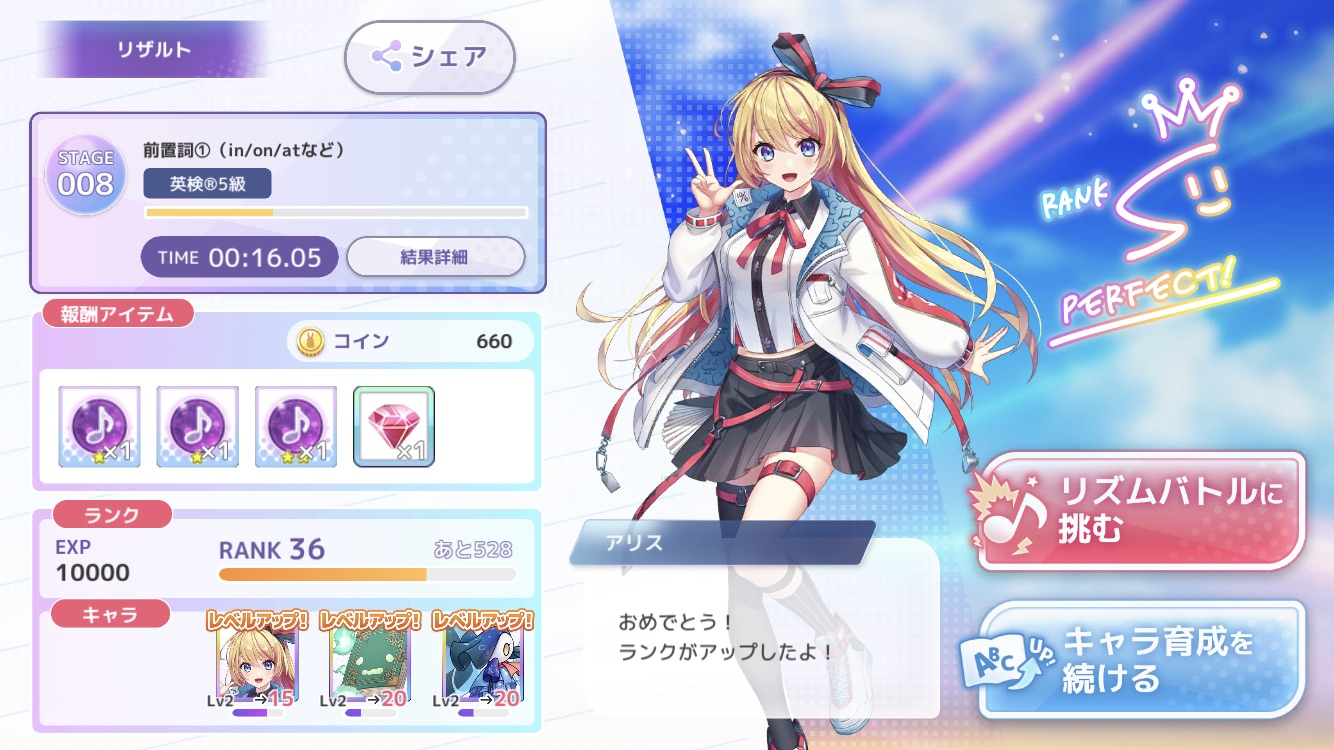Select the pink gem reward item
This screenshot has height=750, width=1334.
394,427
